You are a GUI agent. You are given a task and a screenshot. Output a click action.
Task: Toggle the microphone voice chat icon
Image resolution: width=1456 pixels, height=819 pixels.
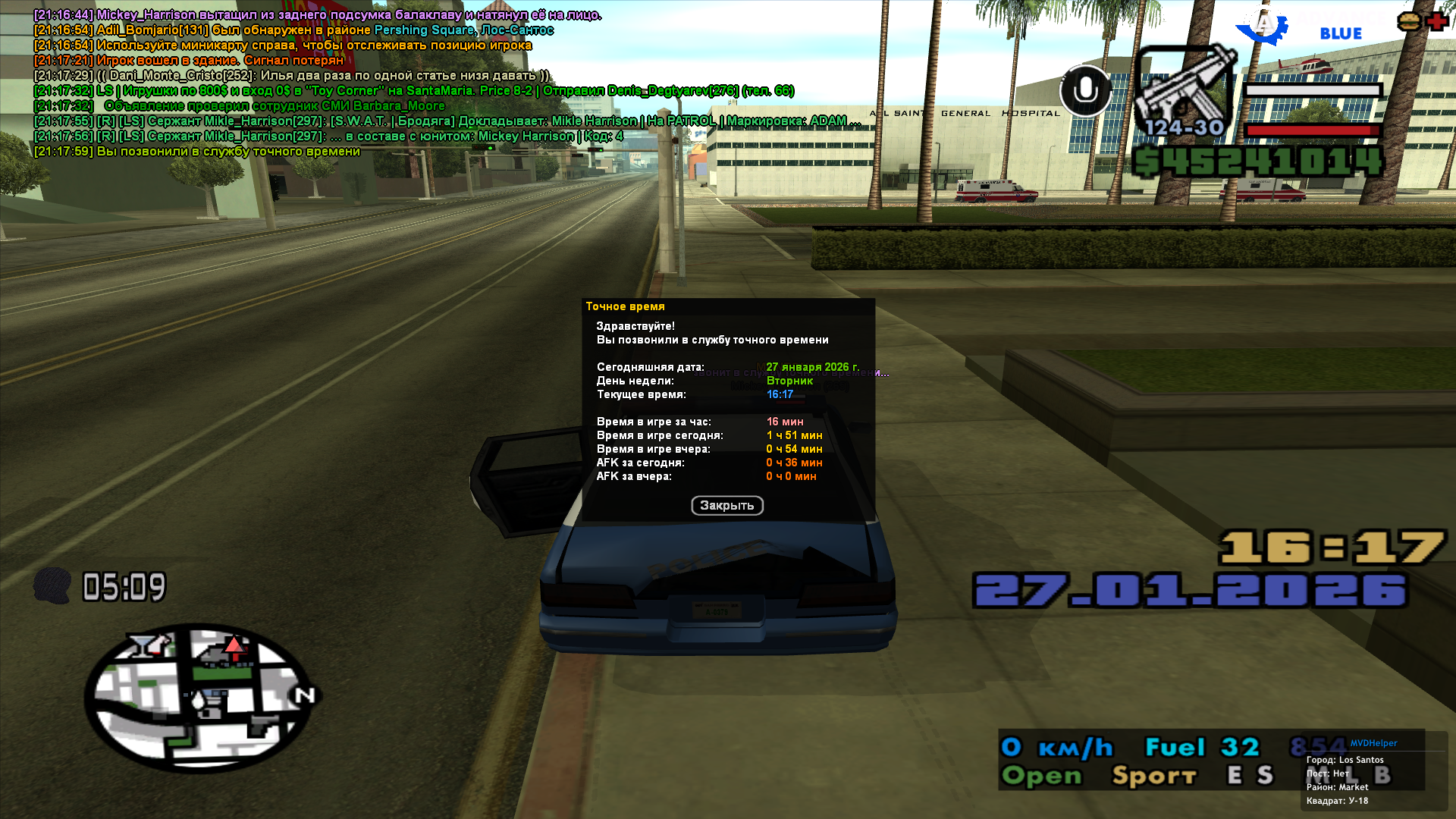pos(1085,91)
